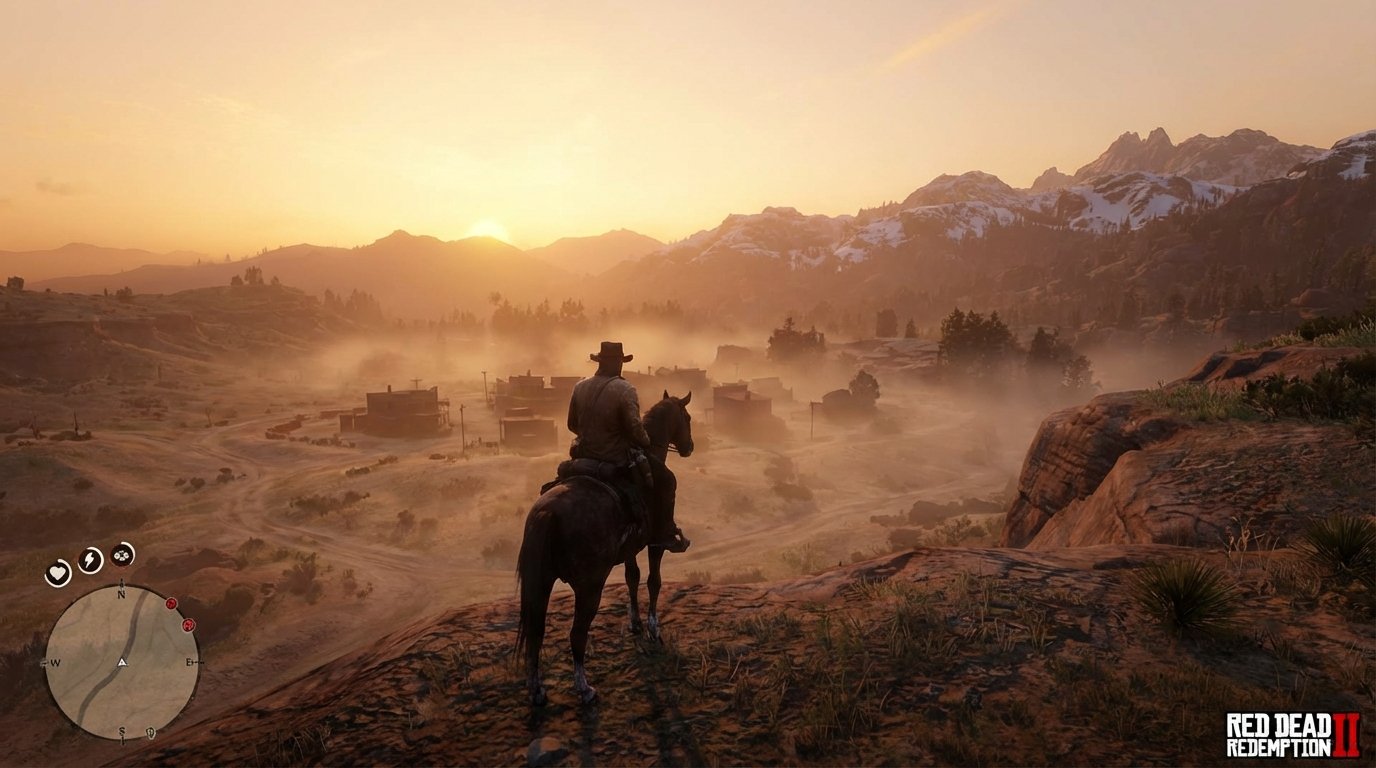Click the lower red enemy blip on the minimap
The height and width of the screenshot is (768, 1376).
189,625
